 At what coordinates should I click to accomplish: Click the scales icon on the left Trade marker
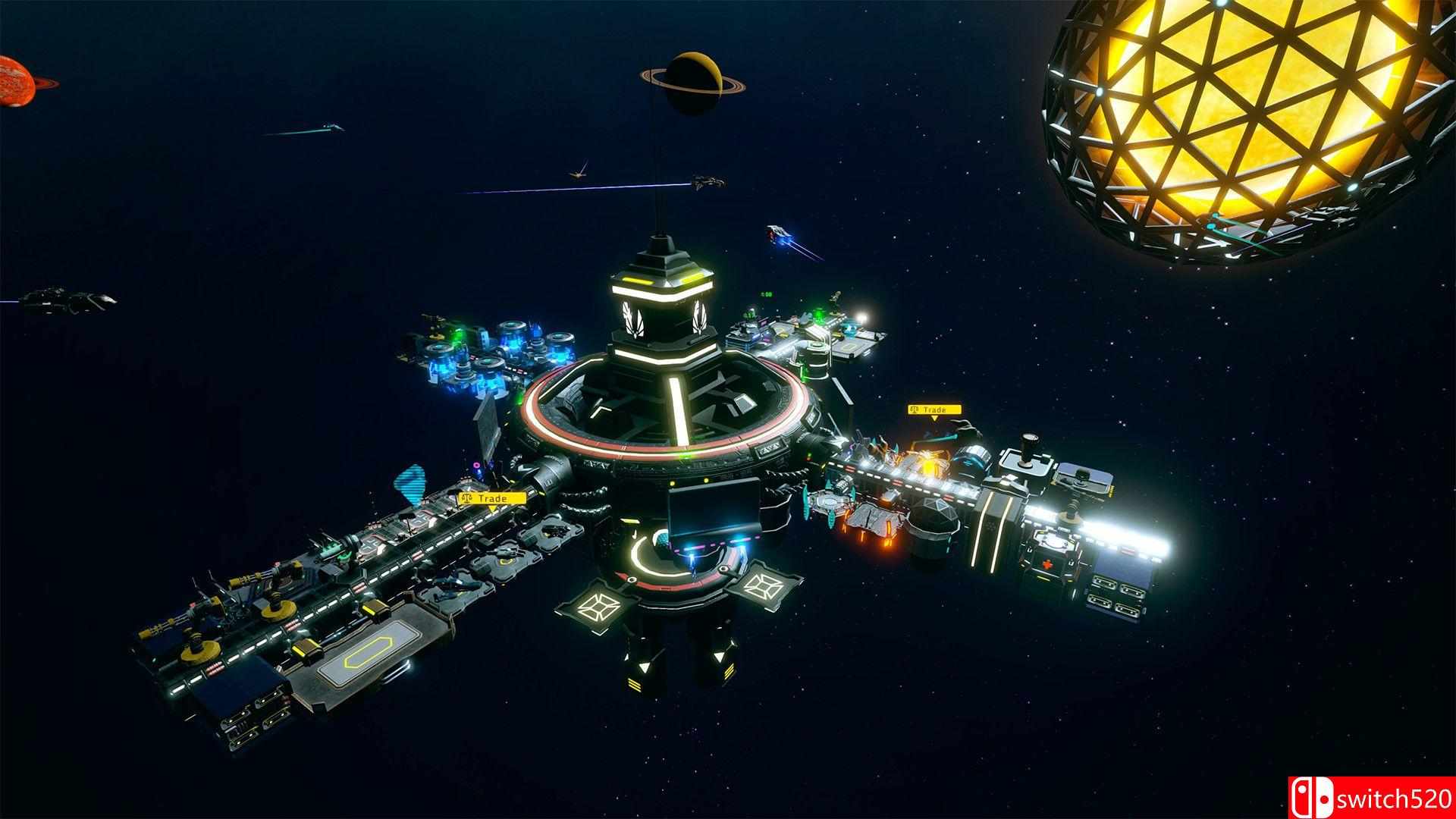(467, 497)
